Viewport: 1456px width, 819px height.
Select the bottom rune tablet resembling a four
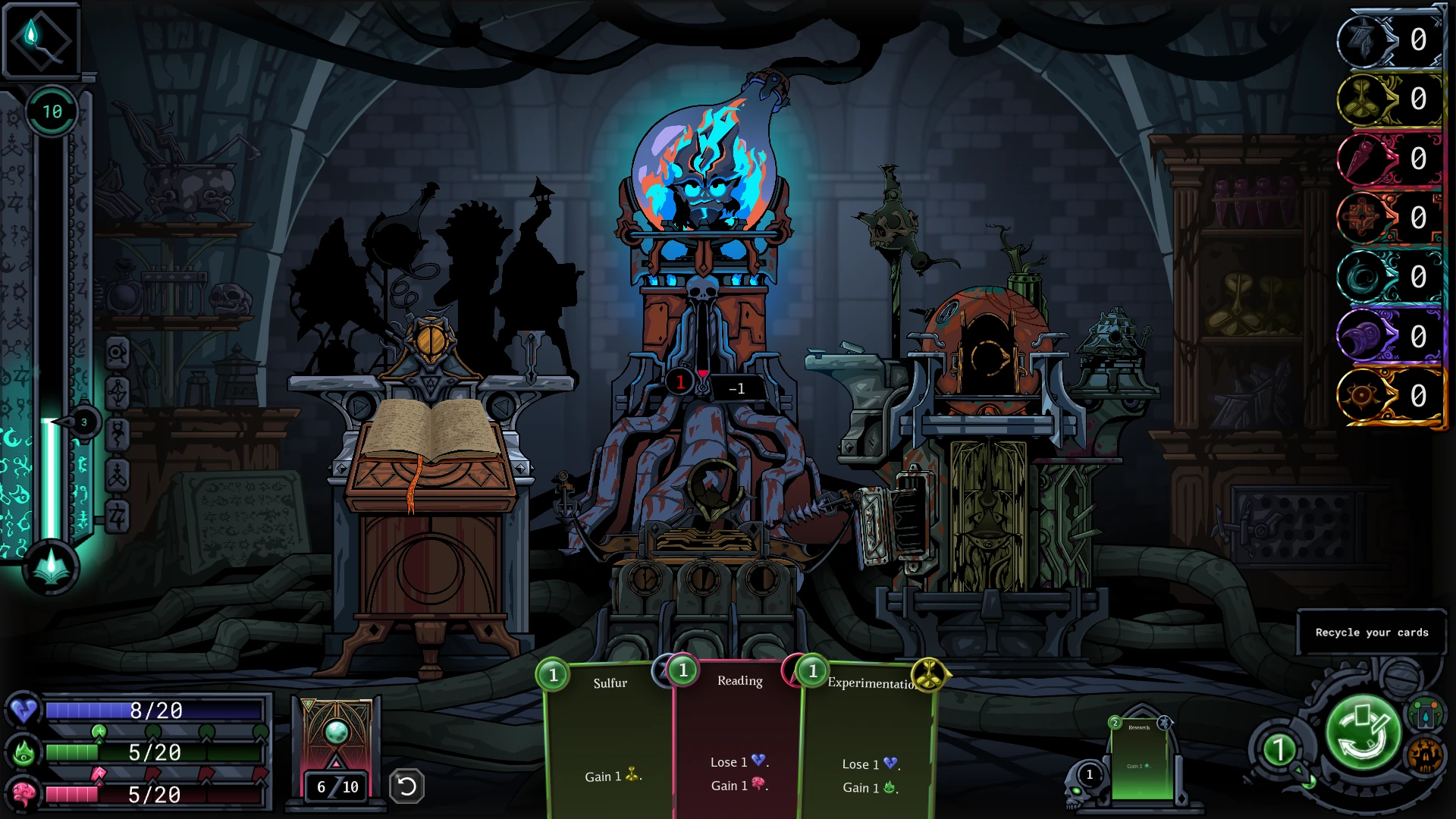coord(118,516)
